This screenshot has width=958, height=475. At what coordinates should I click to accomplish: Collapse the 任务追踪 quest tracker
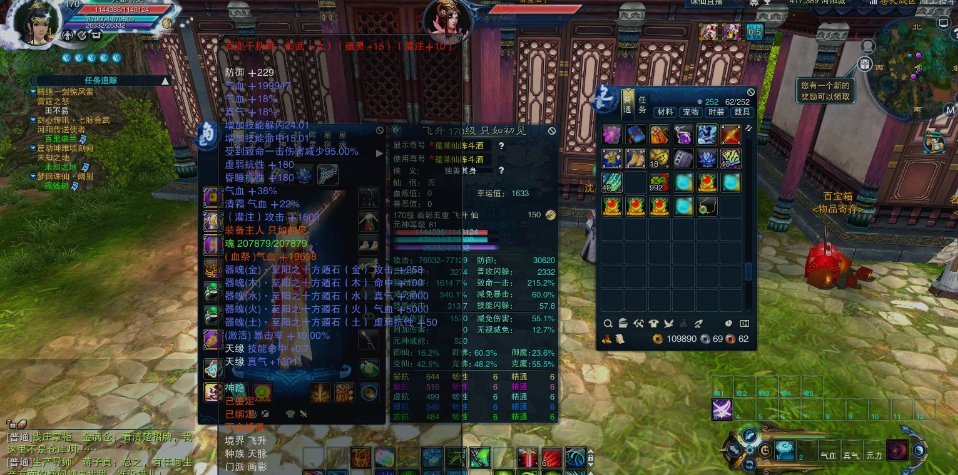coord(165,80)
